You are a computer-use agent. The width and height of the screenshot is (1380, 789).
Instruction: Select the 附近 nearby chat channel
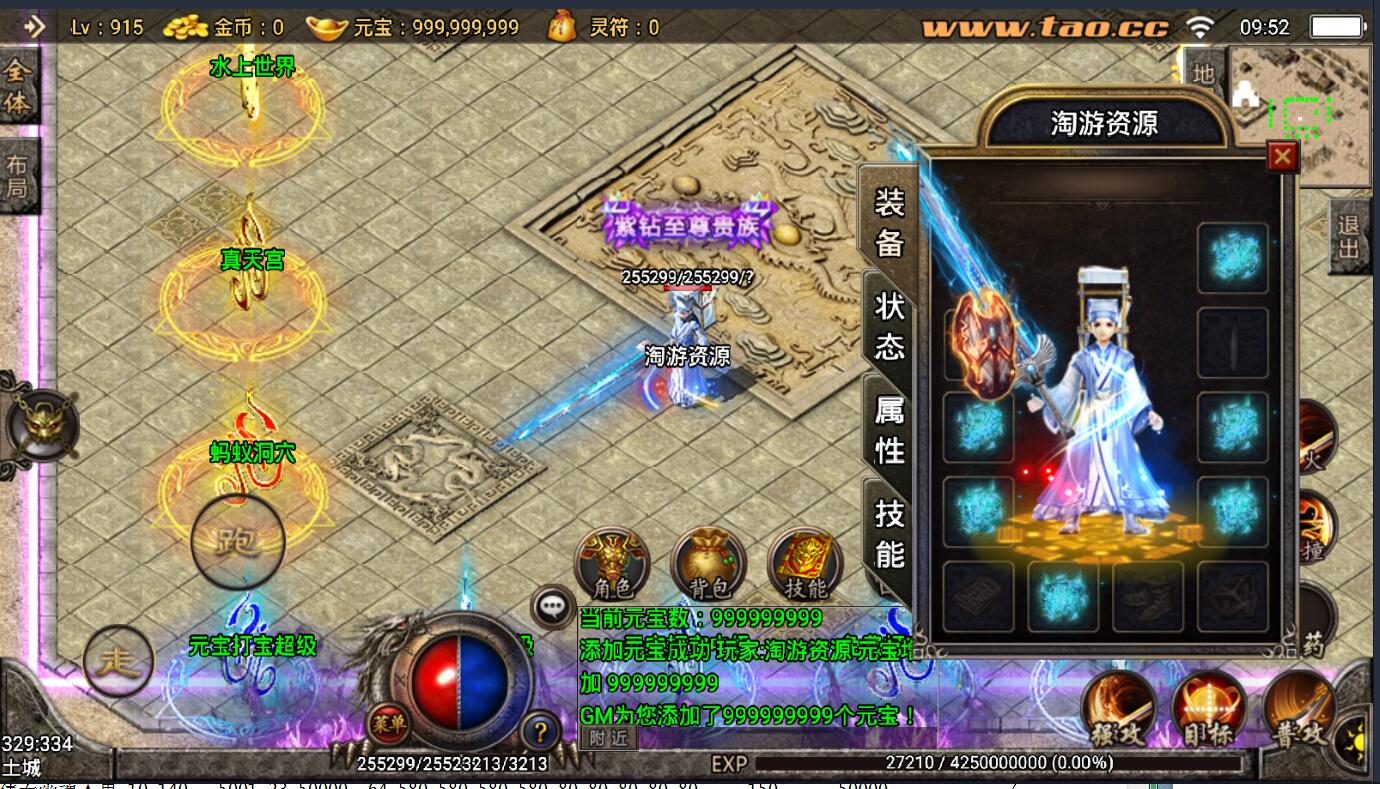[x=608, y=738]
